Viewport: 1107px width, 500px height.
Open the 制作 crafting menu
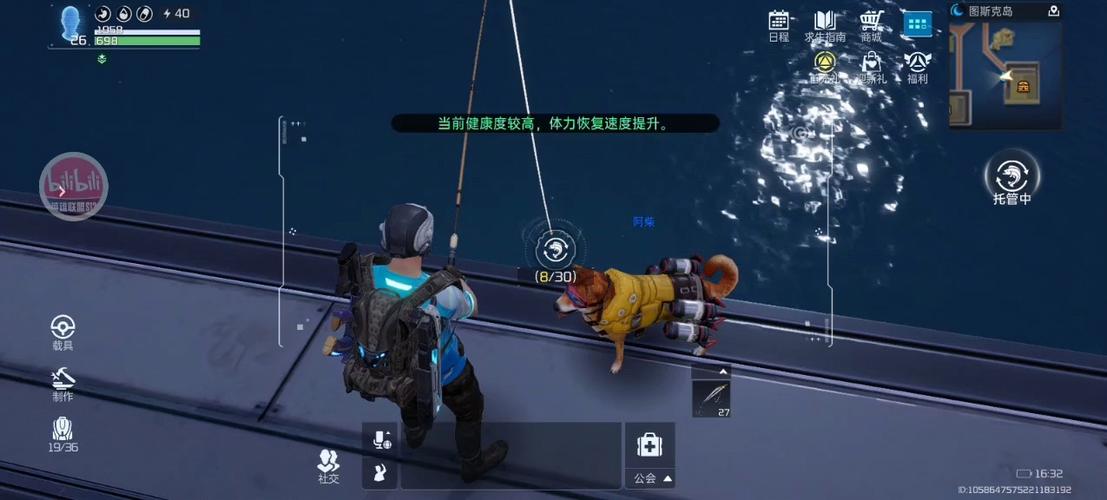pos(63,382)
